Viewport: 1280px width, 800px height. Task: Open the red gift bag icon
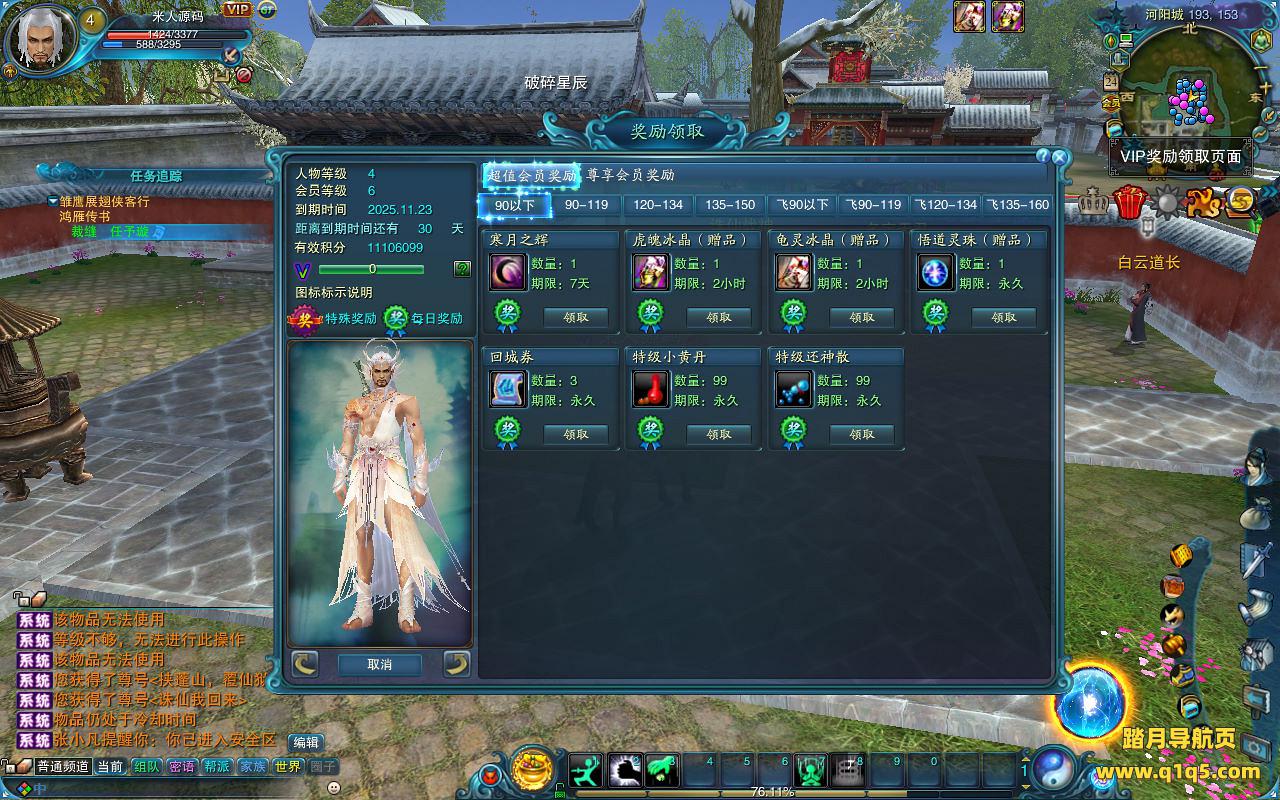[1129, 202]
